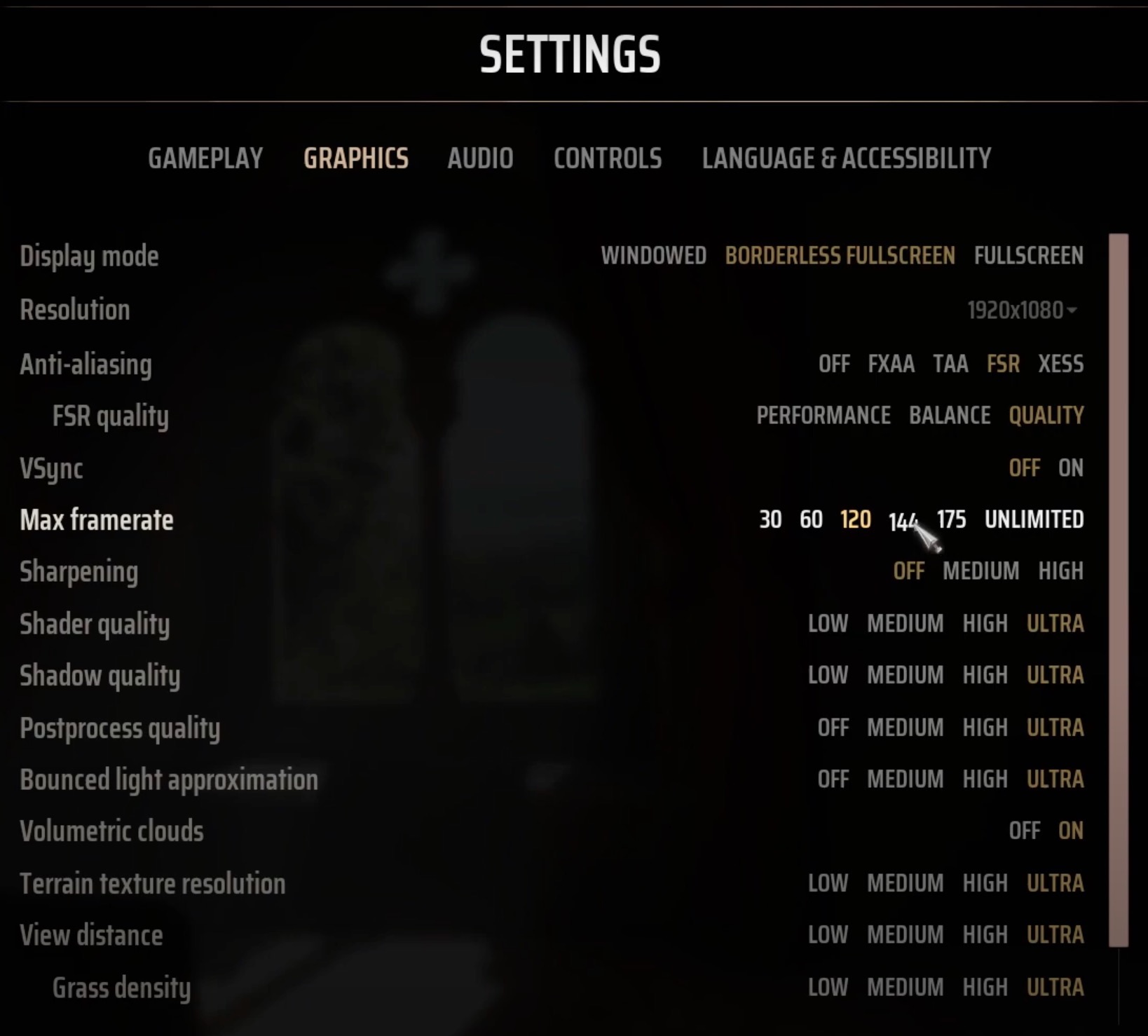The width and height of the screenshot is (1148, 1036).
Task: Select Windowed display mode
Action: [653, 256]
